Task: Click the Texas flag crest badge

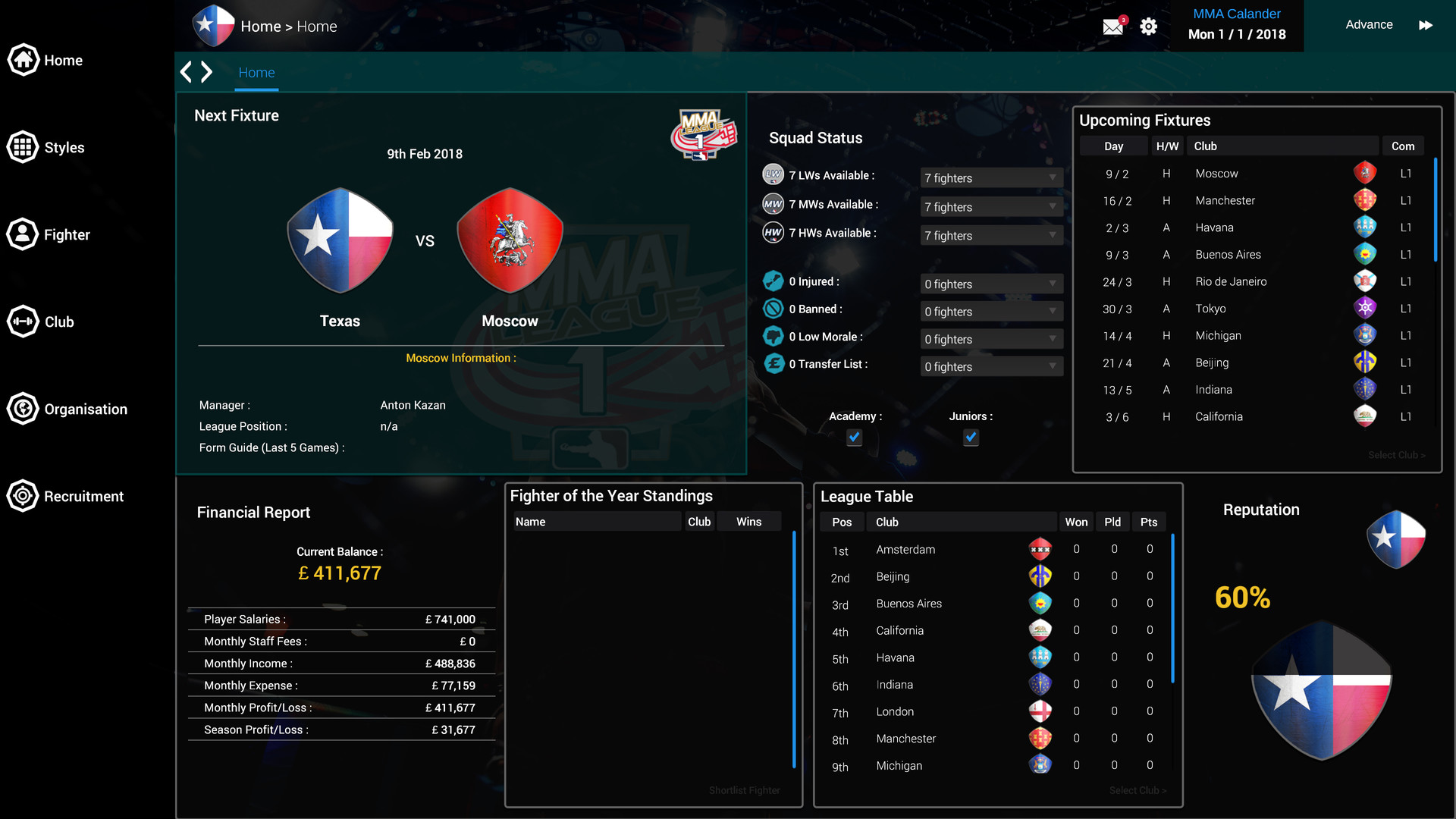Action: [x=340, y=240]
